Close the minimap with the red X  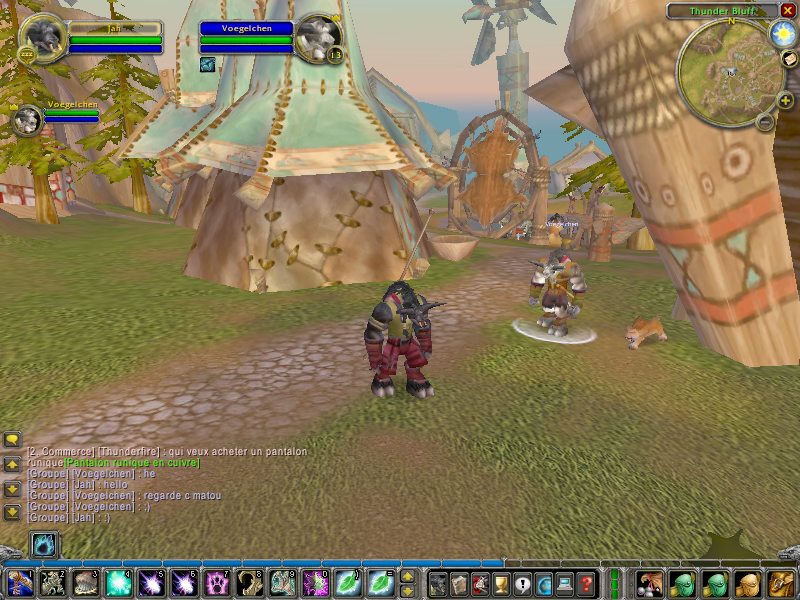788,10
